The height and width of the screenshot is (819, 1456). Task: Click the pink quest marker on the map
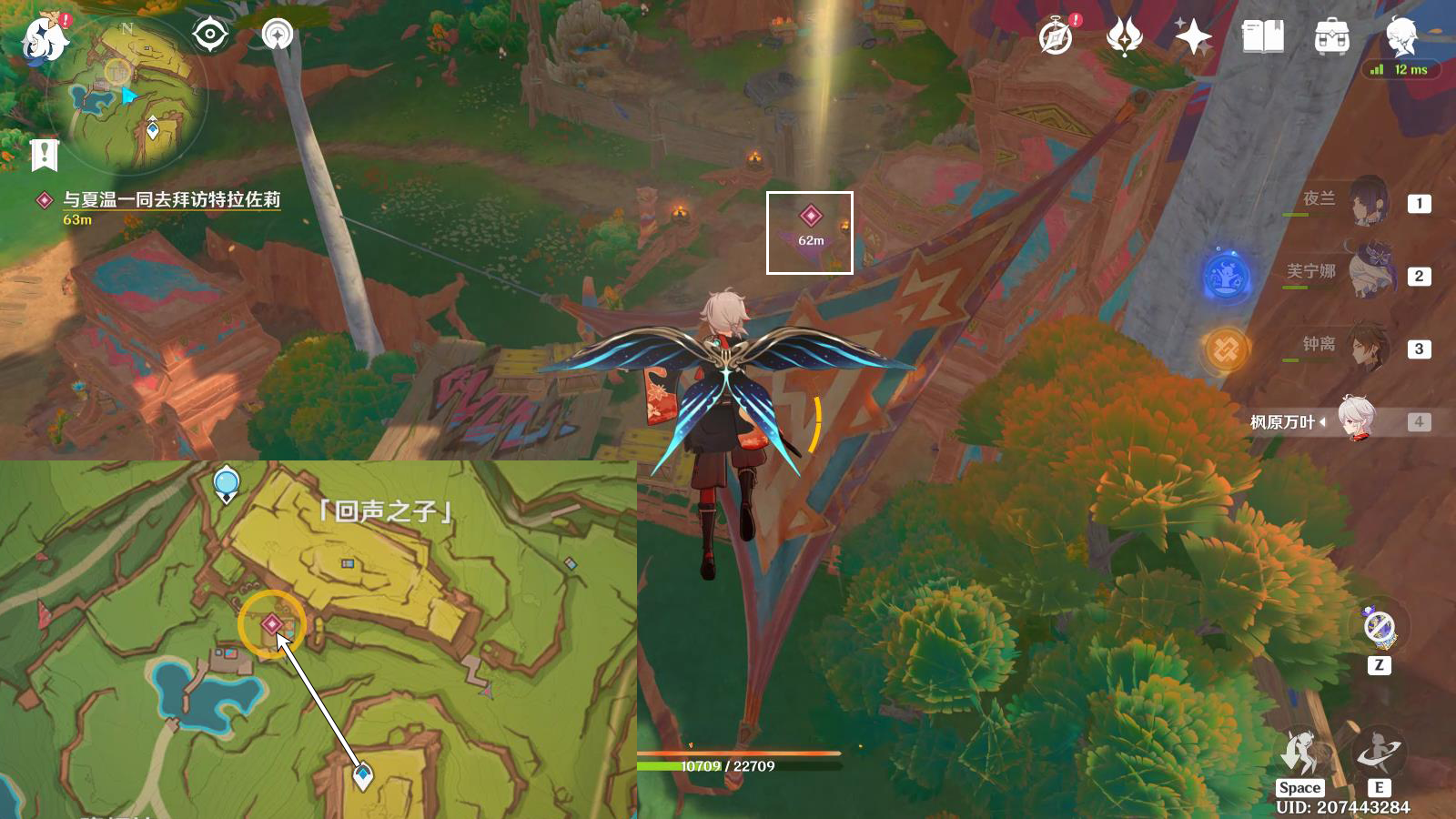coord(272,623)
